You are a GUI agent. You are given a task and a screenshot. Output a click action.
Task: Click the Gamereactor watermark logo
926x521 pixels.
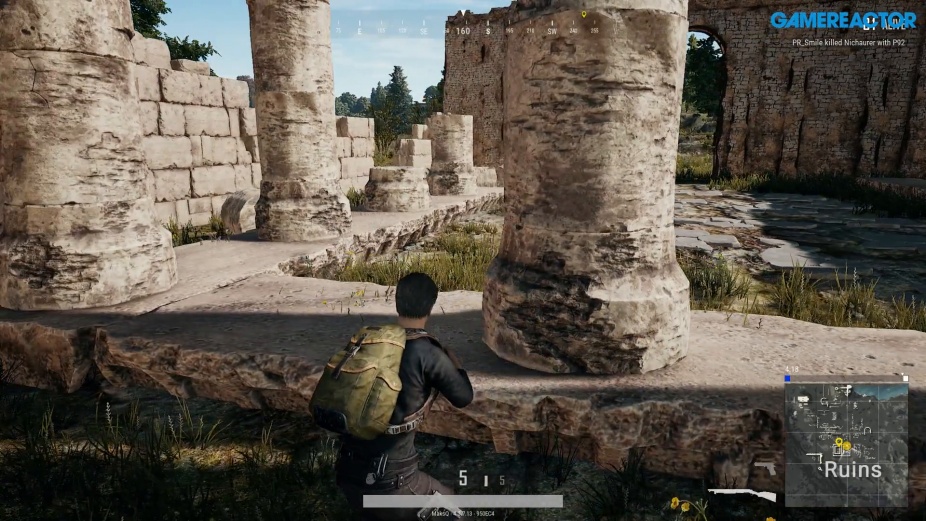coord(842,20)
